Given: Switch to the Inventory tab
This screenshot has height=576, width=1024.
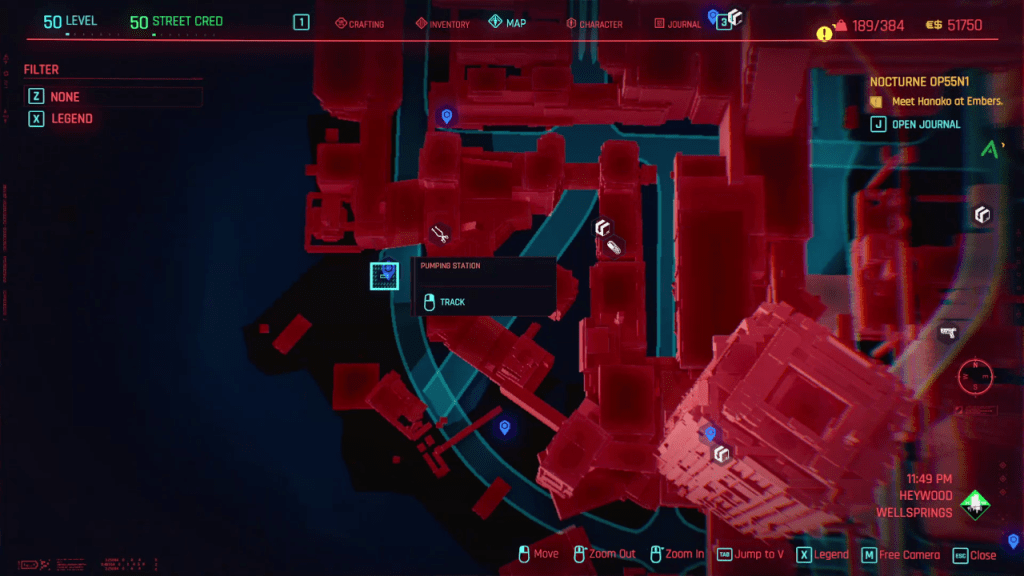Looking at the screenshot, I should (x=442, y=23).
